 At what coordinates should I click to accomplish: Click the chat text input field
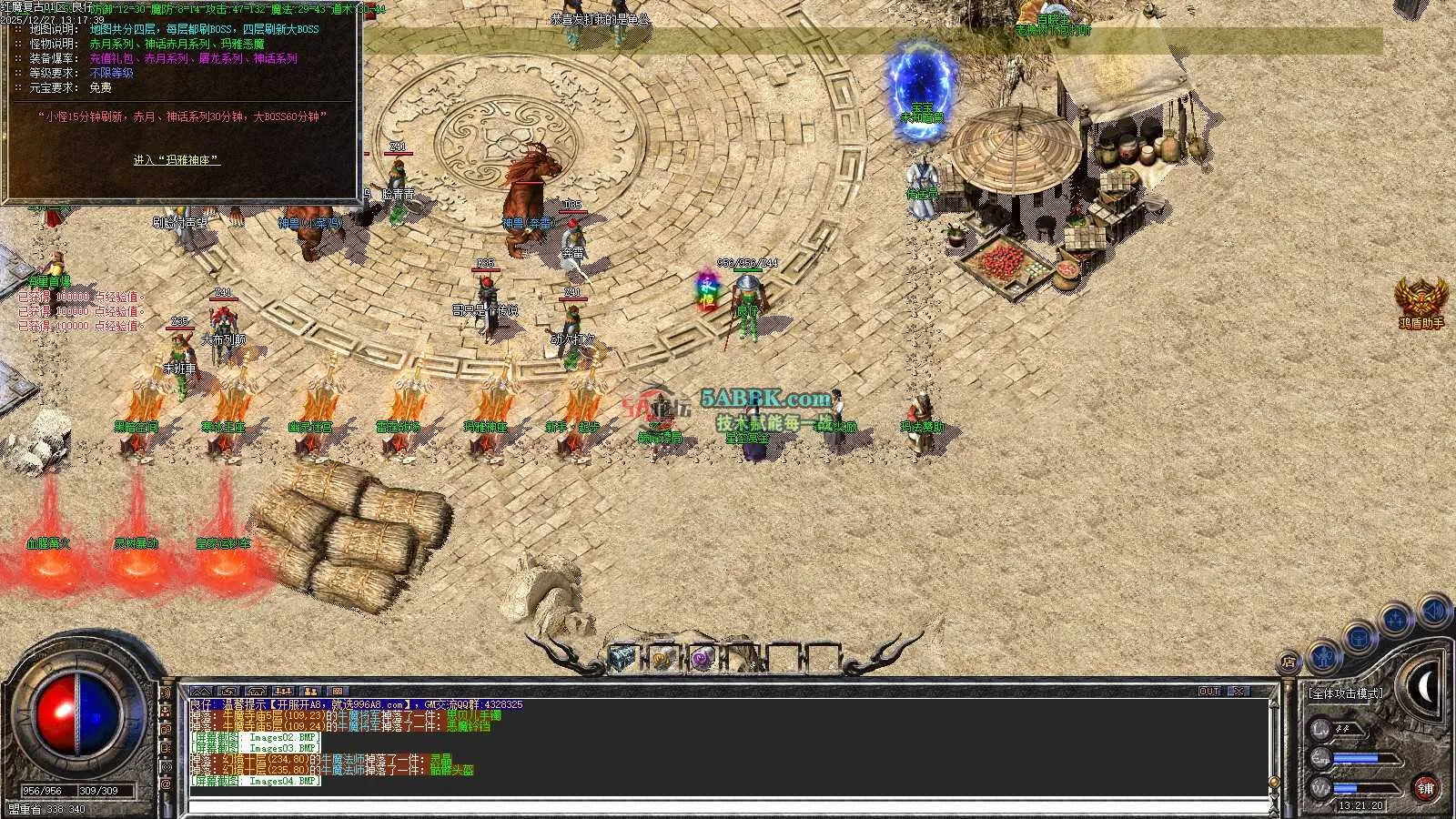pyautogui.click(x=728, y=806)
